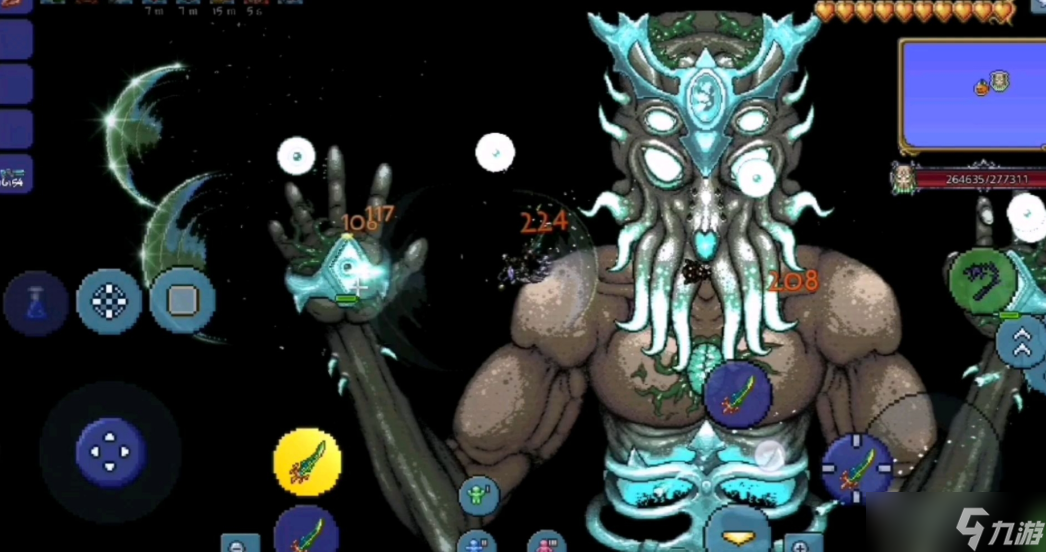
Task: Tap the sword attack stick with aim ticks
Action: pyautogui.click(x=857, y=468)
